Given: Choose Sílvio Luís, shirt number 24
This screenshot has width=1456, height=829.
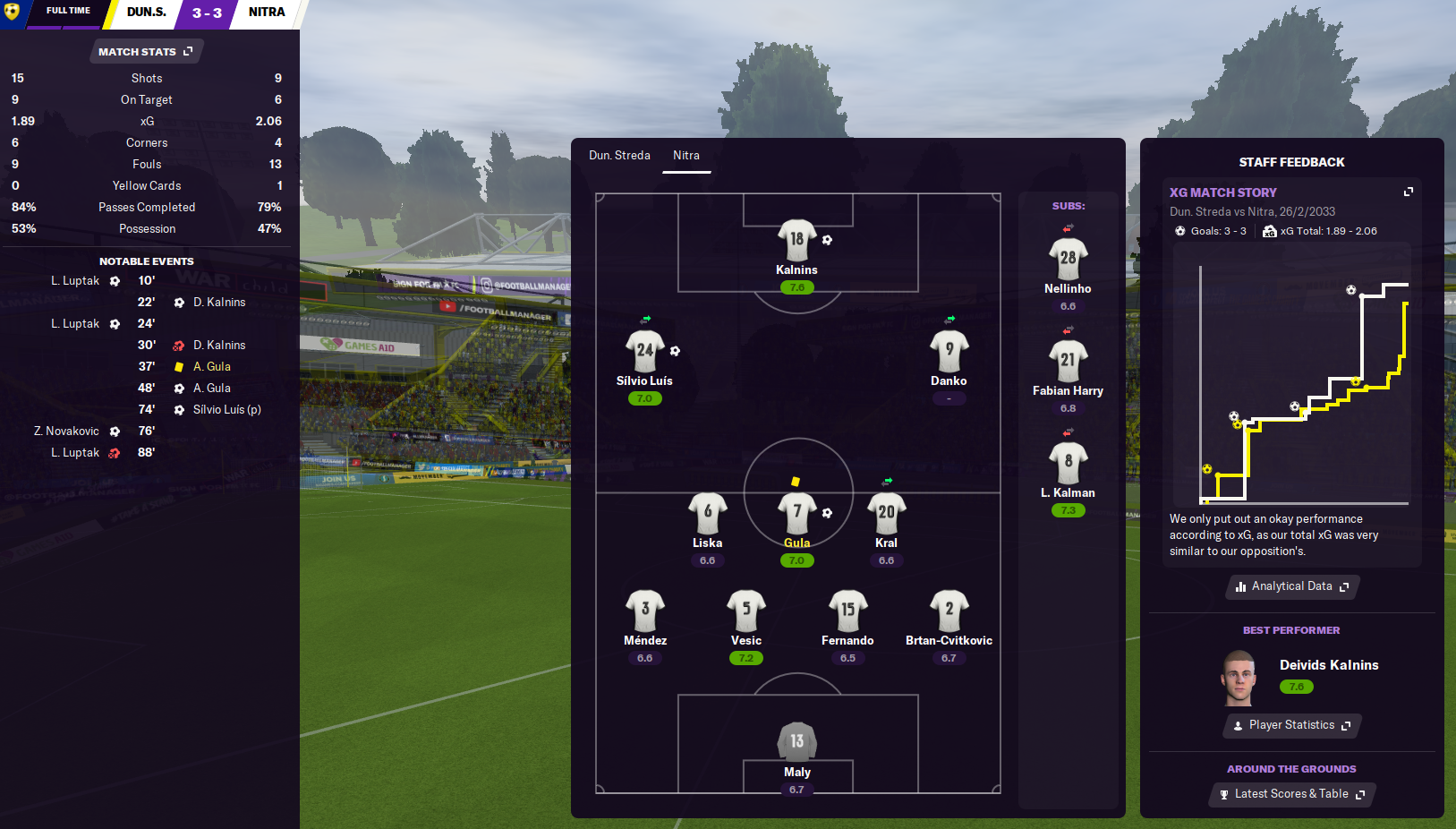Looking at the screenshot, I should (644, 352).
